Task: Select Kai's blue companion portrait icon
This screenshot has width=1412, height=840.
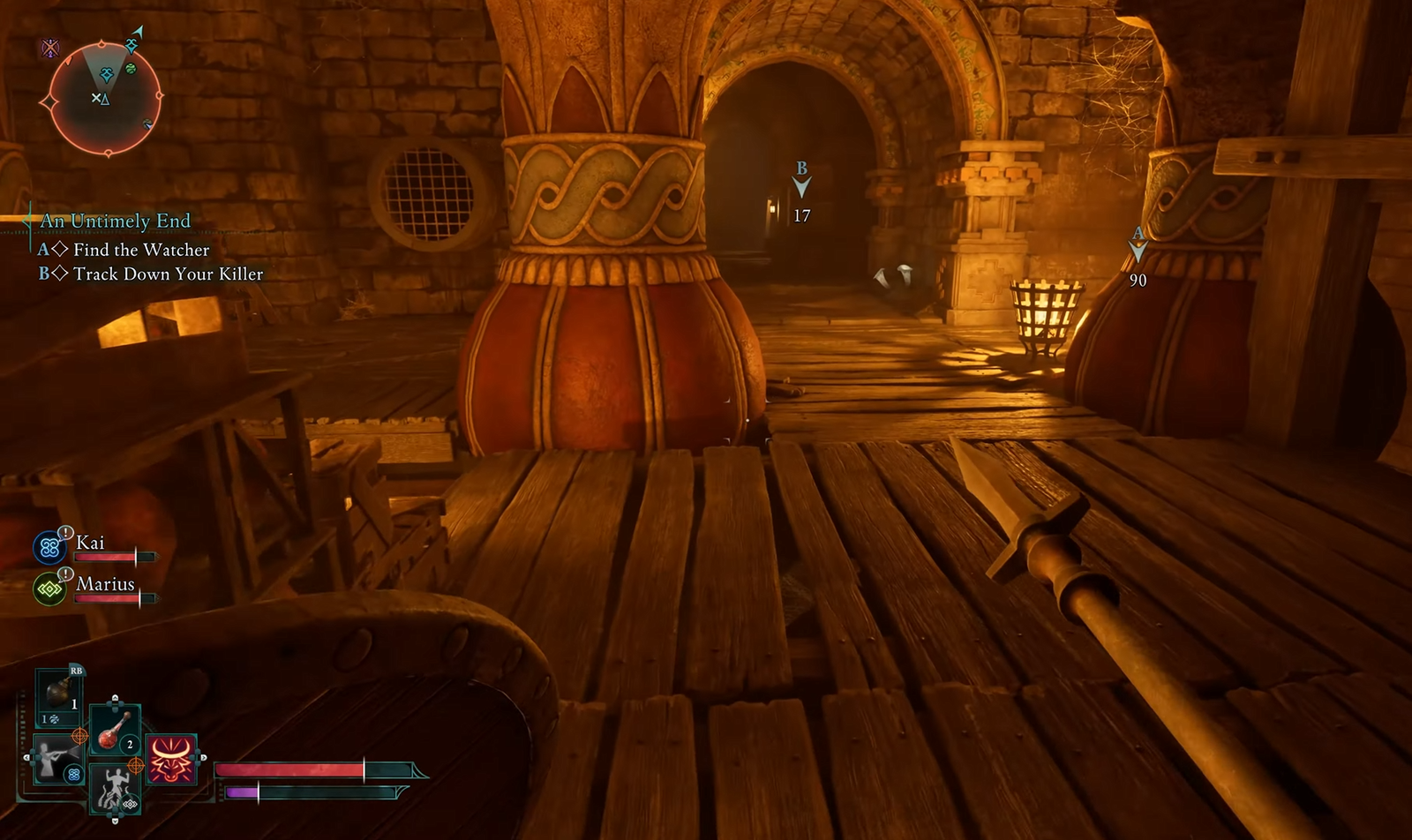Action: 50,544
